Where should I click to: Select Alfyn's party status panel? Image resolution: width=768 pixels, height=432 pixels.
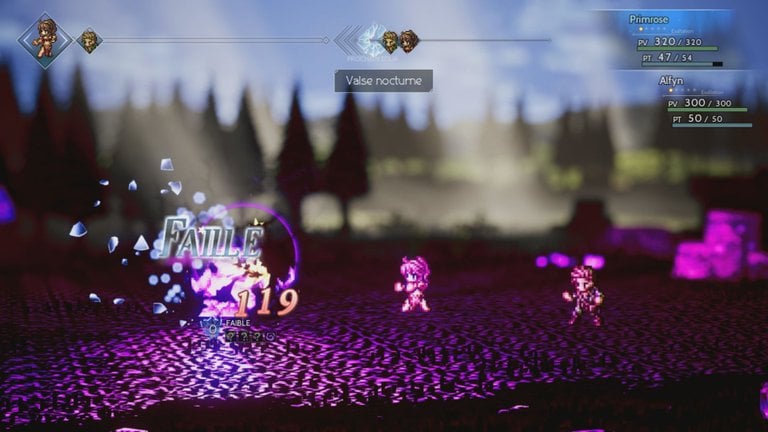pyautogui.click(x=703, y=102)
